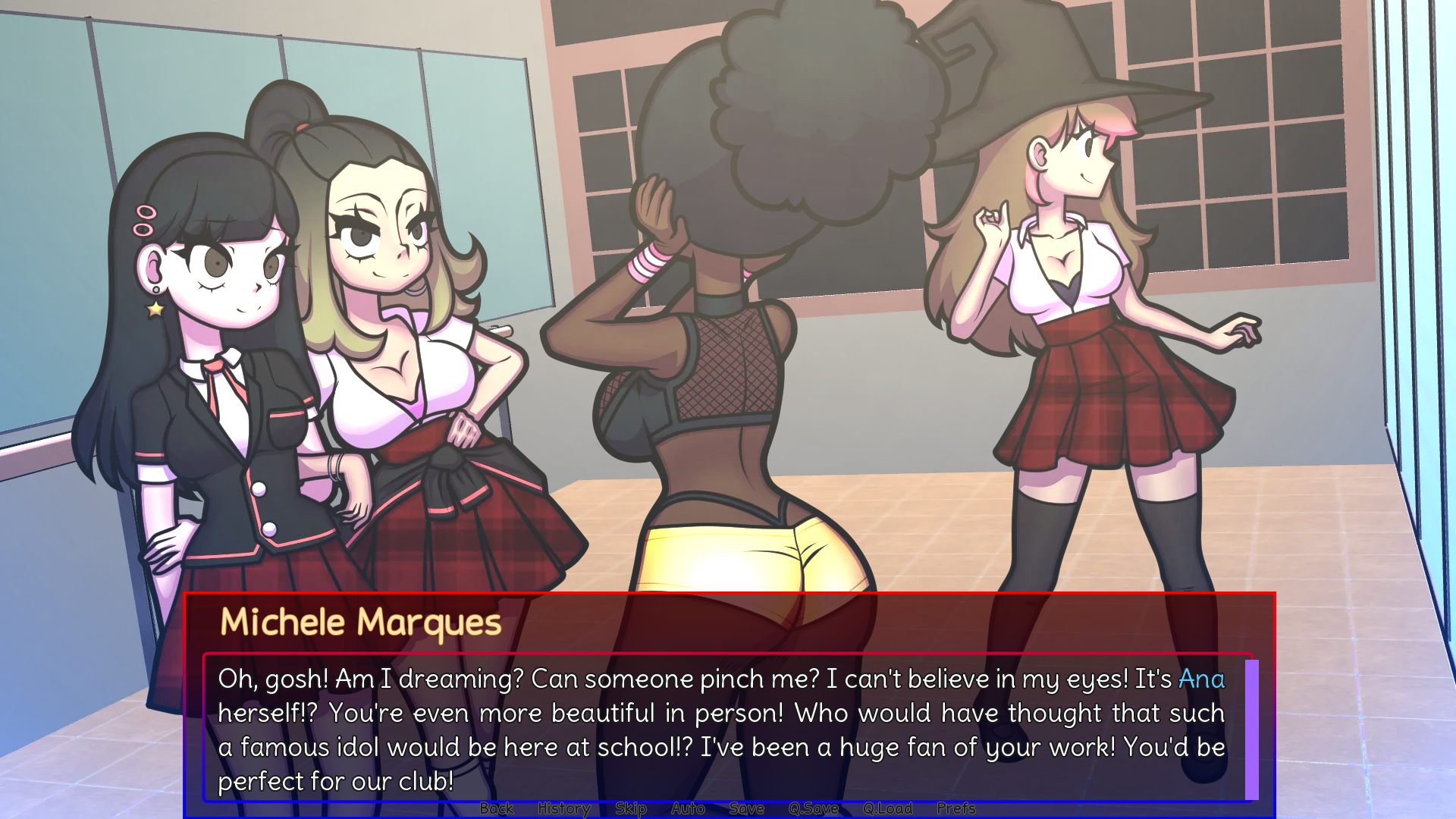Image resolution: width=1456 pixels, height=819 pixels.
Task: Go back one line with Back
Action: pyautogui.click(x=497, y=808)
